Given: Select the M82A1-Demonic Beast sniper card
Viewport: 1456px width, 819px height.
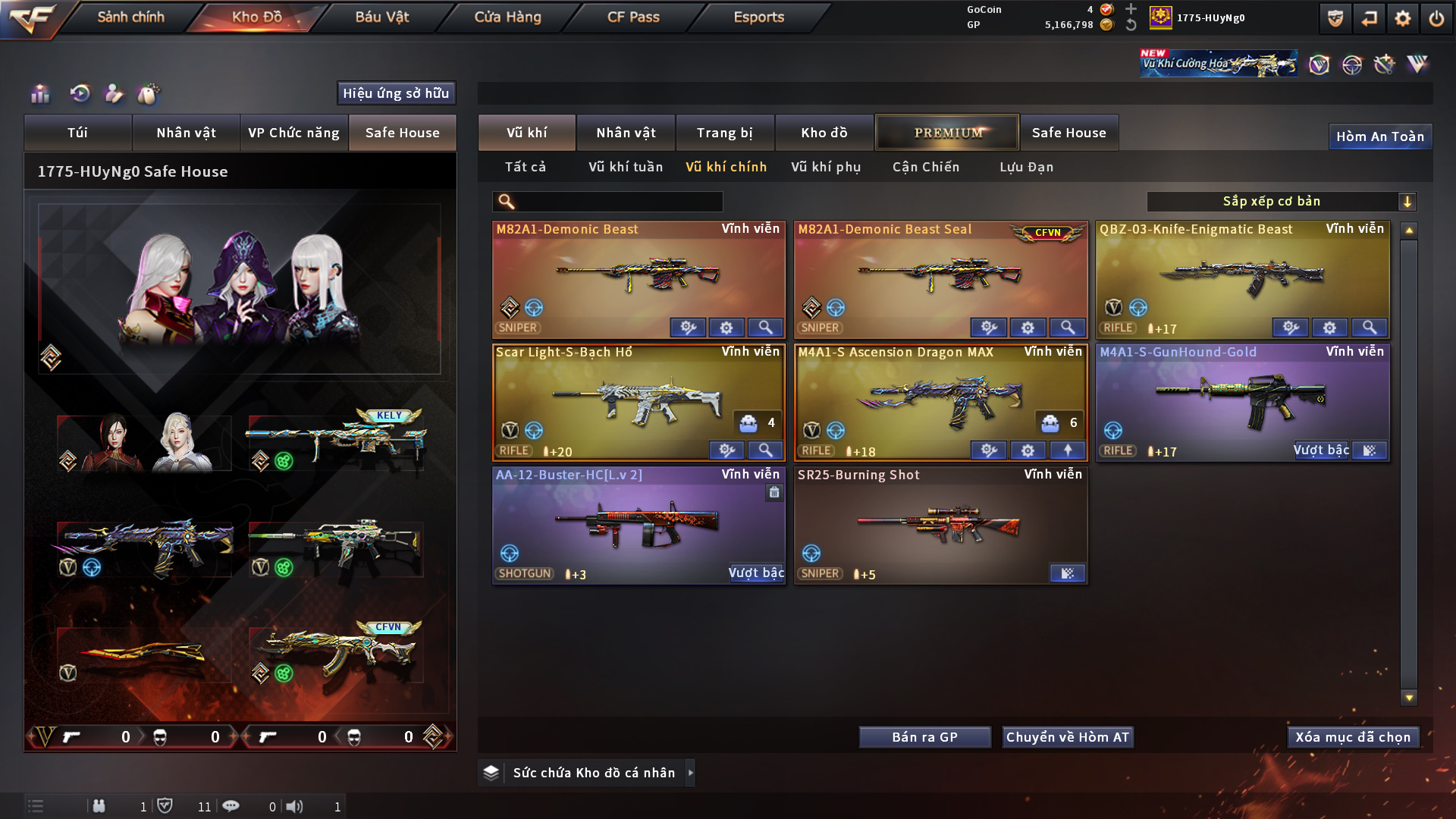Looking at the screenshot, I should (x=638, y=277).
